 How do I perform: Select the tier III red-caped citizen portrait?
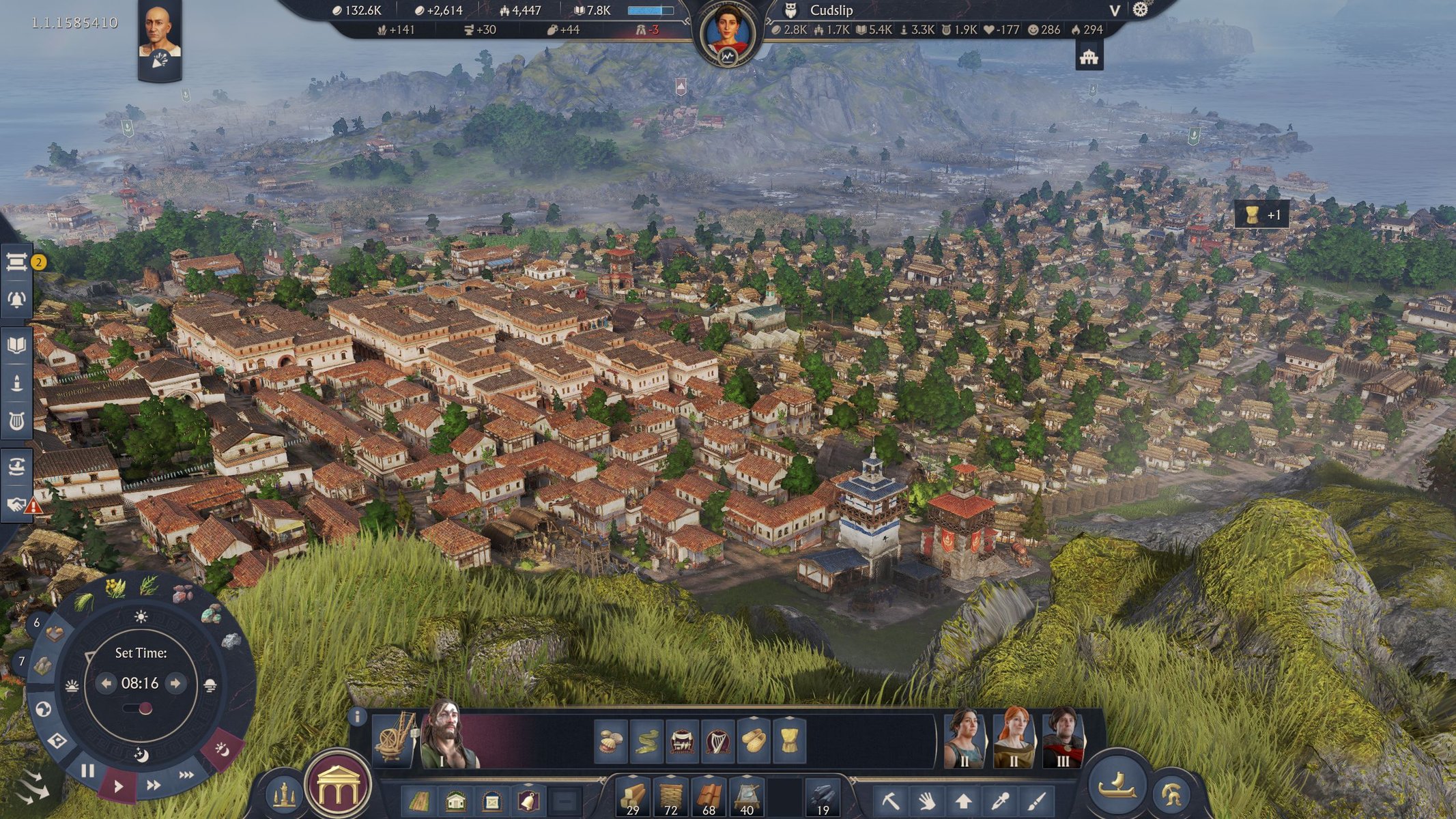[1062, 737]
